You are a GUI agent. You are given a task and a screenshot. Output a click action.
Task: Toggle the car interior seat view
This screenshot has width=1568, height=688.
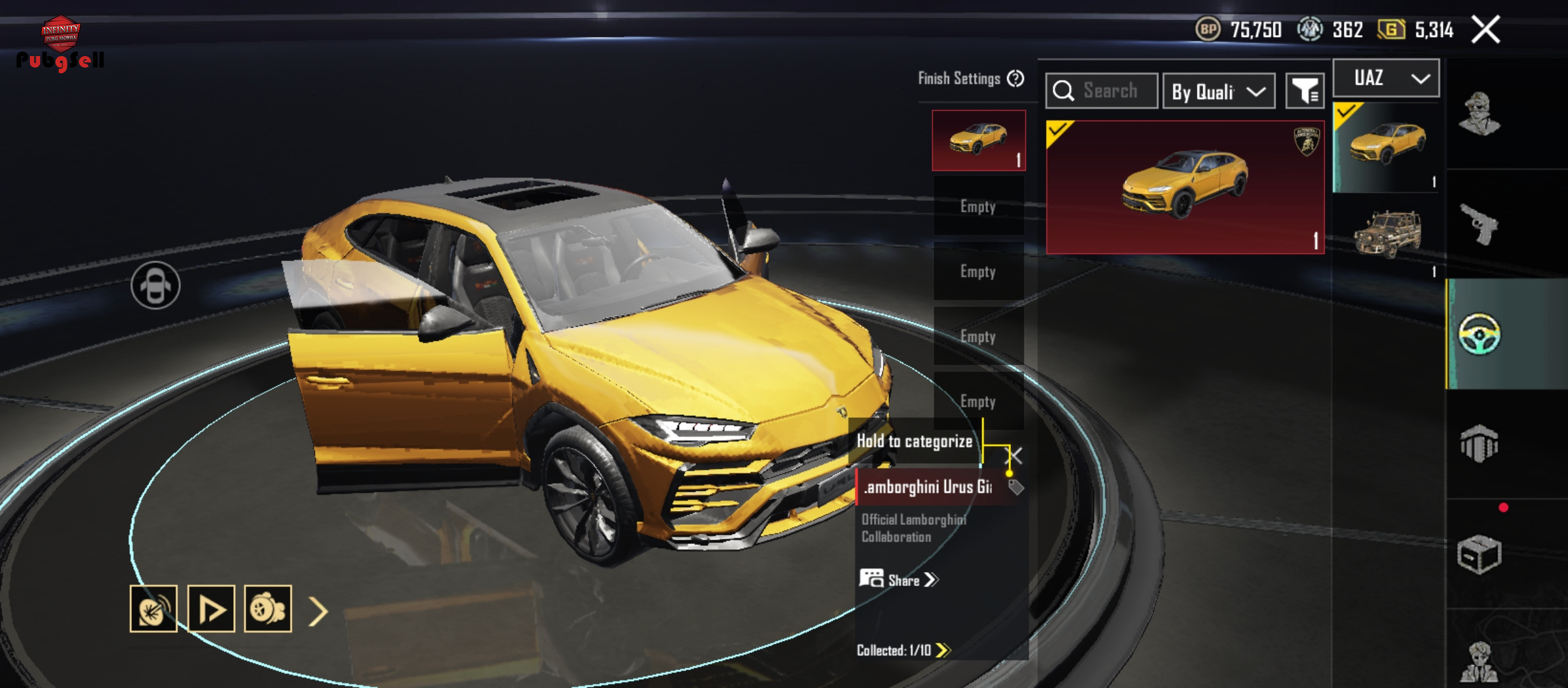(156, 285)
